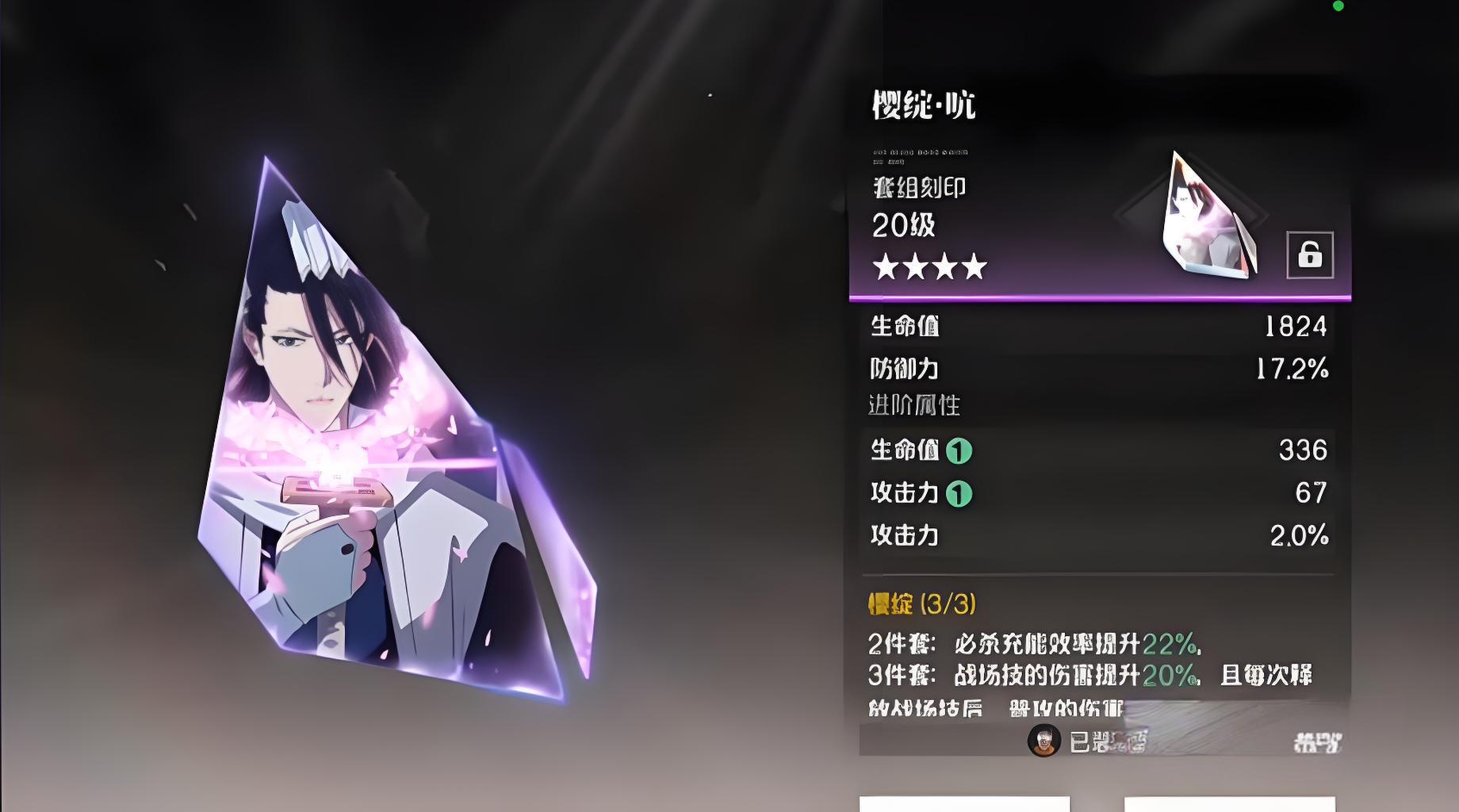The image size is (1459, 812).
Task: Click the white text button at right of equipped bar
Action: click(x=1316, y=742)
